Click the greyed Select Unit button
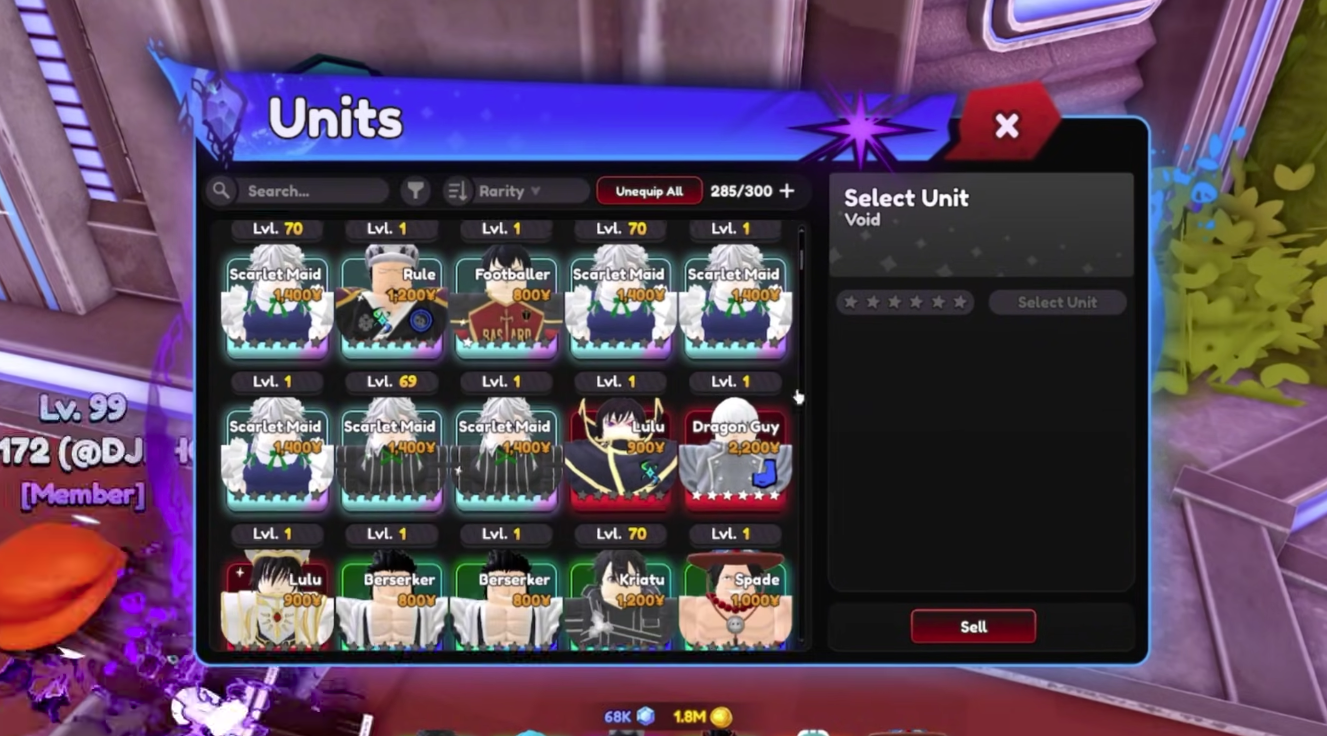This screenshot has height=736, width=1327. [1057, 301]
